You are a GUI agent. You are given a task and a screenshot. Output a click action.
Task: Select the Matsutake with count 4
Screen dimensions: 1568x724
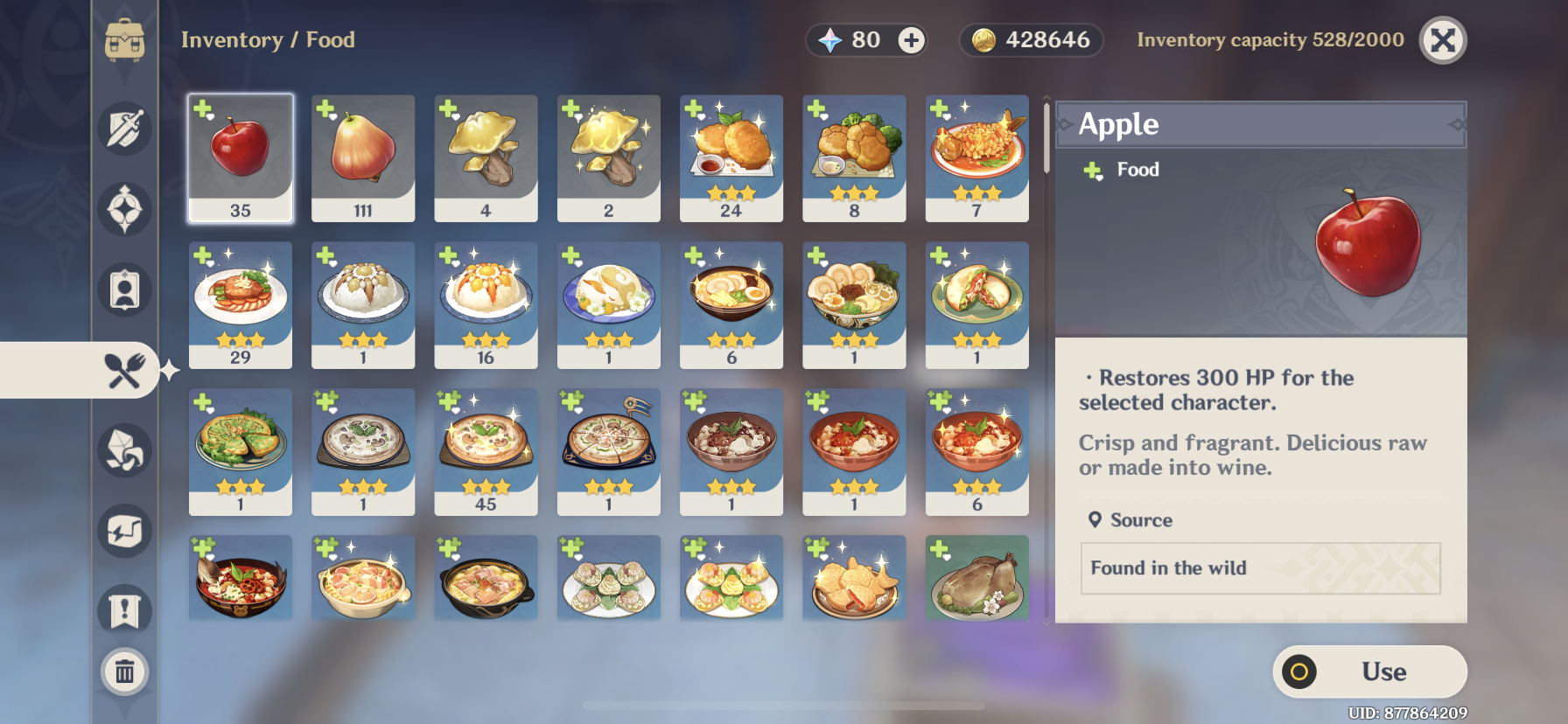(x=486, y=158)
